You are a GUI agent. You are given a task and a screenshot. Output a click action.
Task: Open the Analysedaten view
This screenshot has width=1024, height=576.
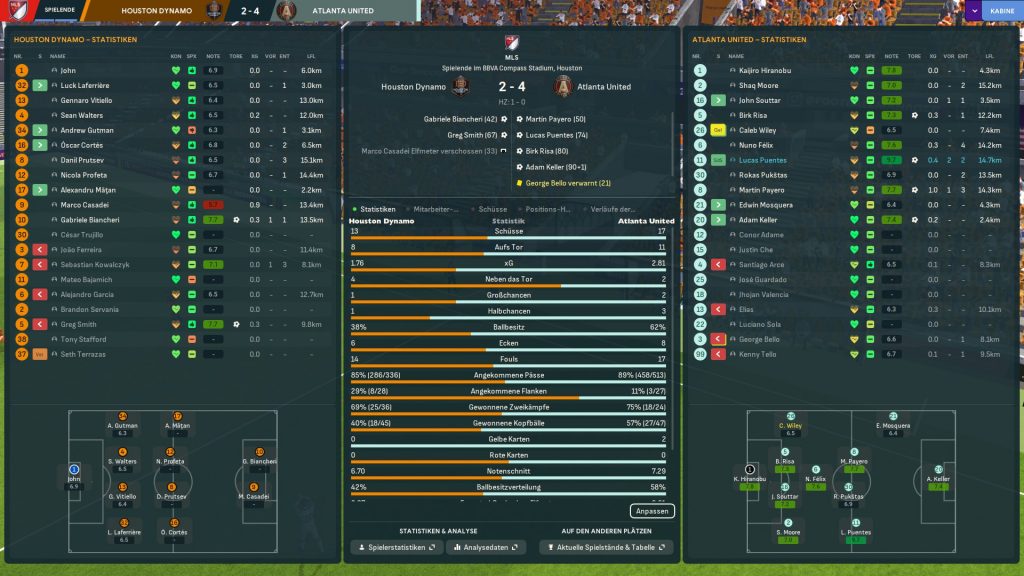point(487,547)
